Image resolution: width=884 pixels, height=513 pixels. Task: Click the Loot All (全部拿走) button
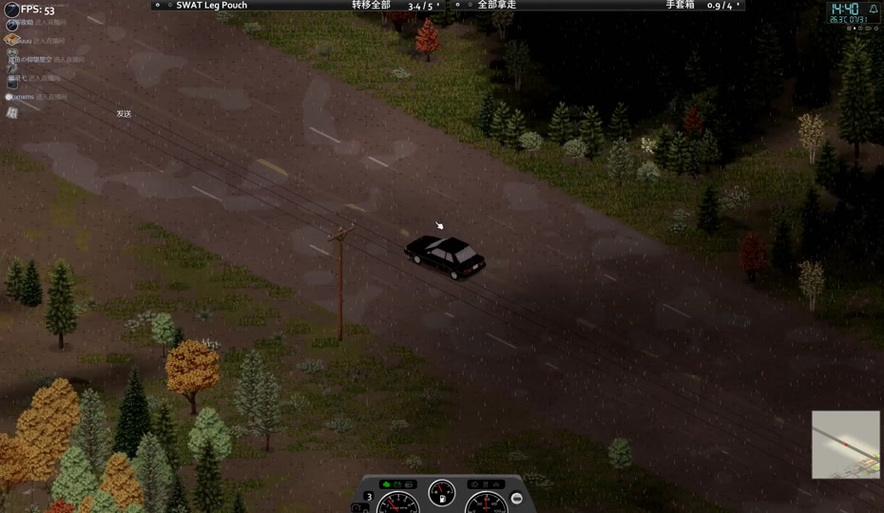point(496,5)
